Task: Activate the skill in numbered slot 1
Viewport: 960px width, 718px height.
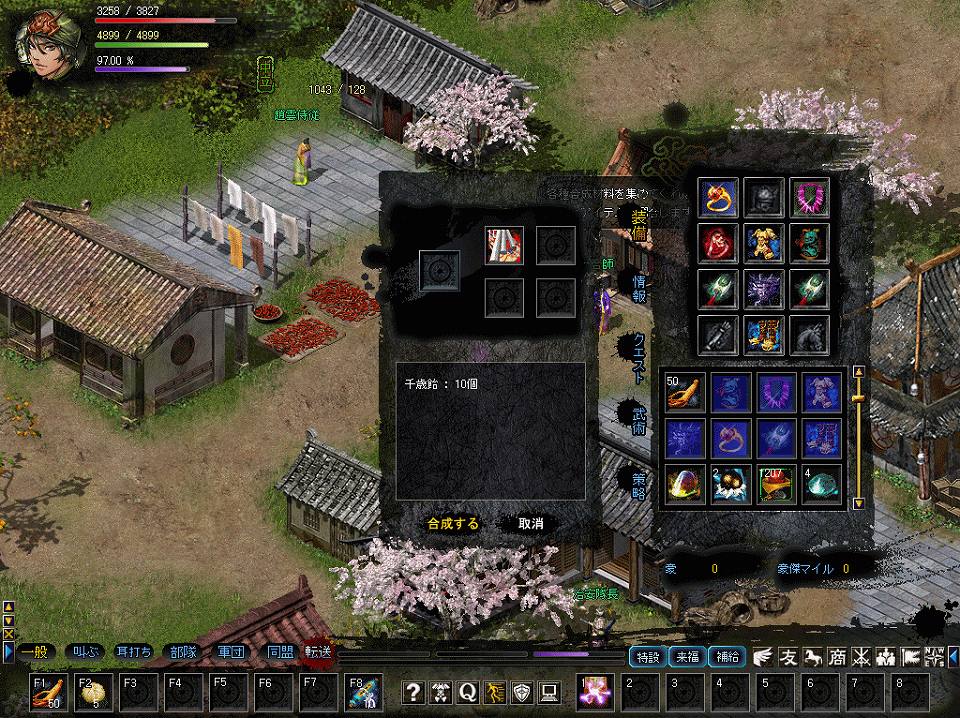Action: pyautogui.click(x=596, y=691)
